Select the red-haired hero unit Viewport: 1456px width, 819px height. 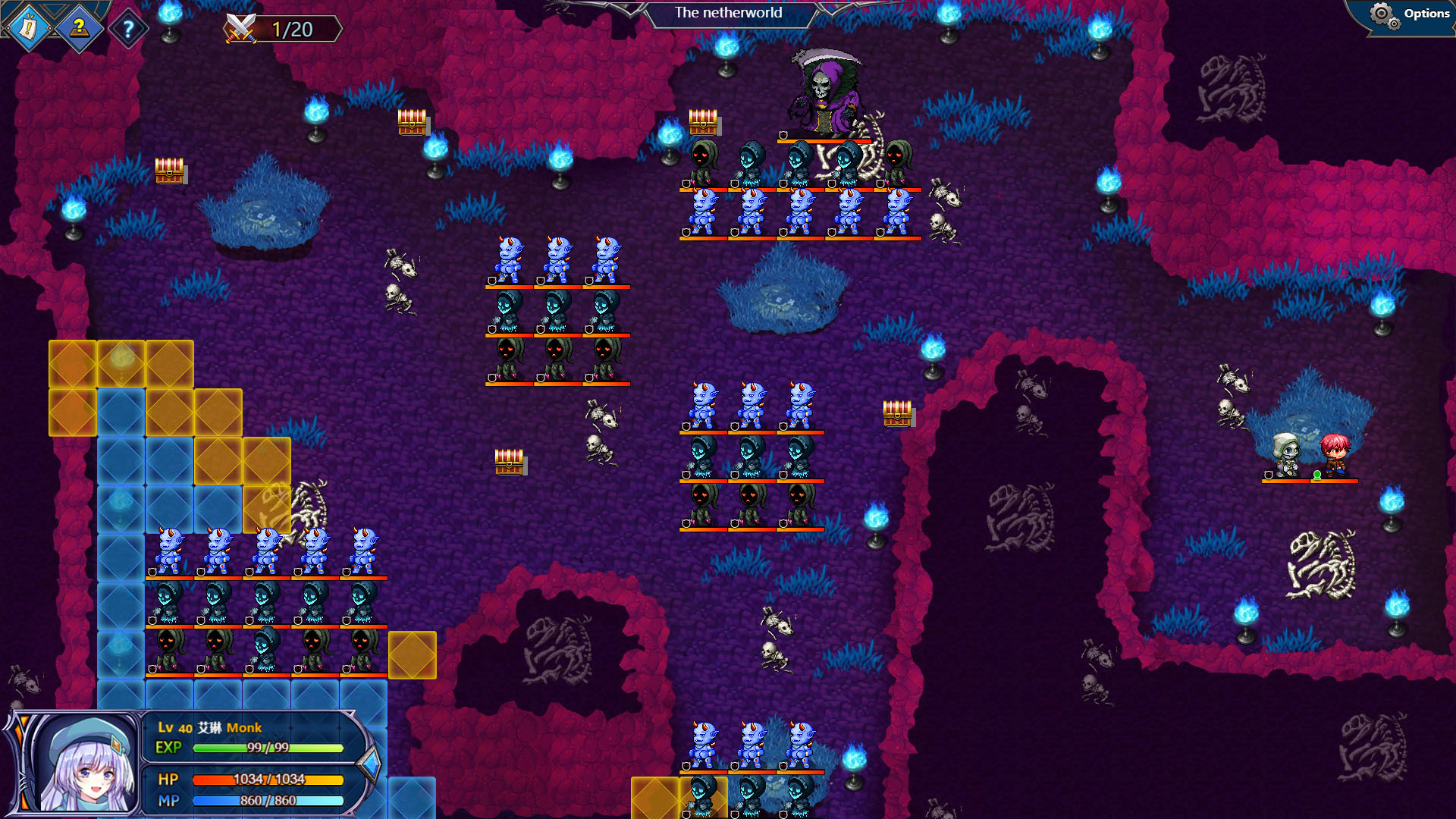pyautogui.click(x=1334, y=456)
